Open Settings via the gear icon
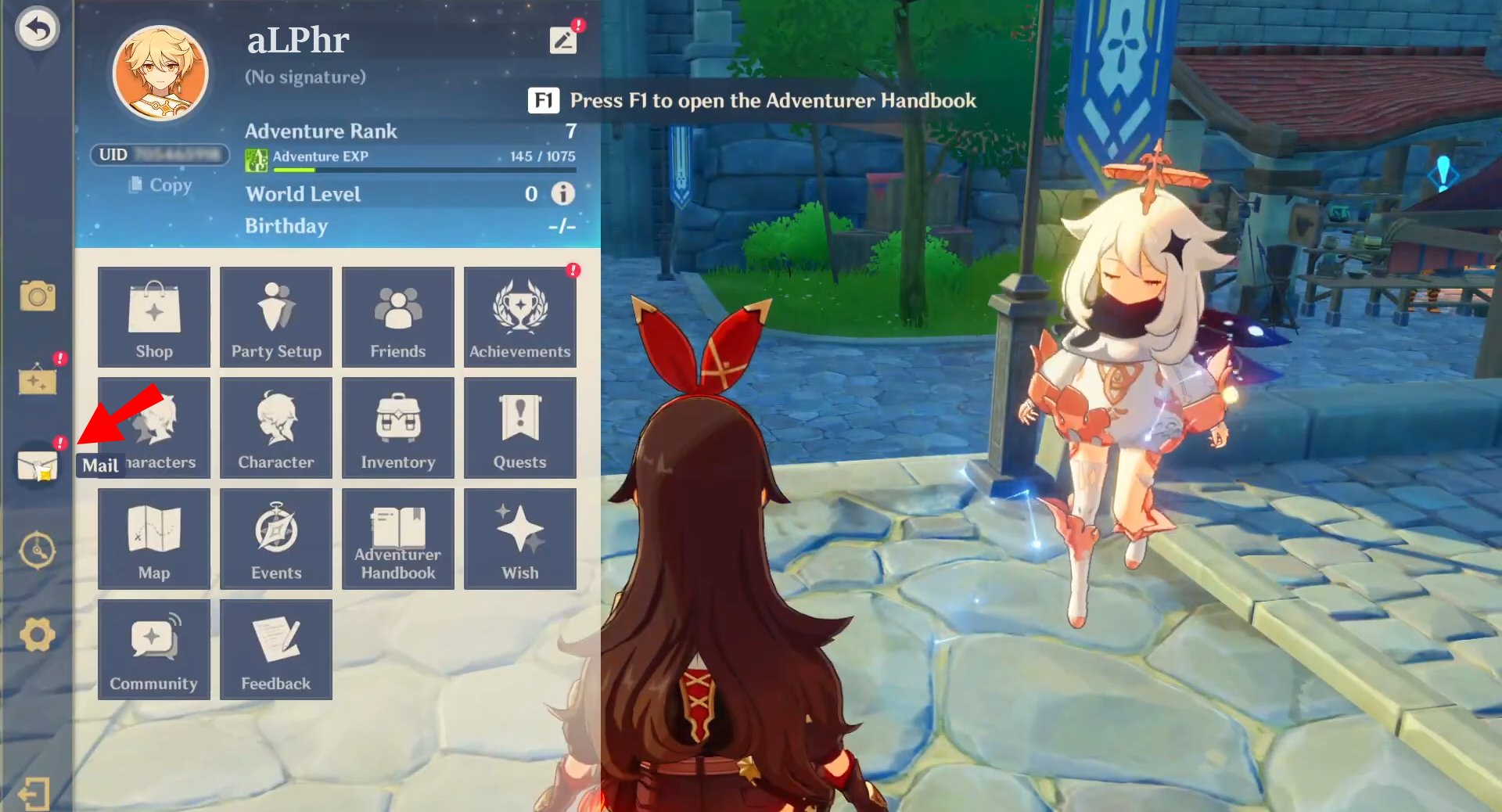 coord(38,634)
